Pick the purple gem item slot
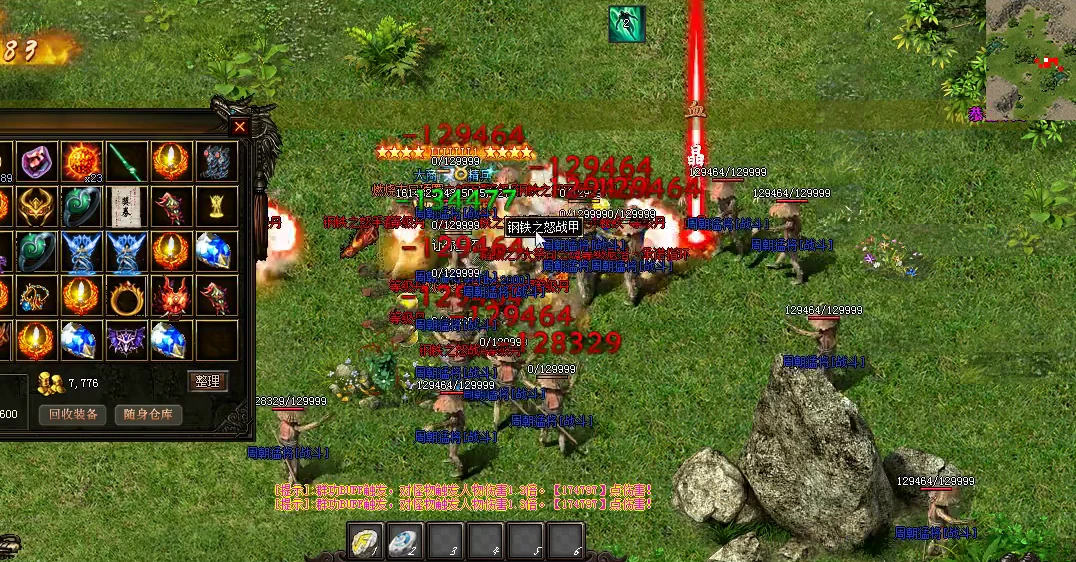The image size is (1076, 562). tap(37, 161)
